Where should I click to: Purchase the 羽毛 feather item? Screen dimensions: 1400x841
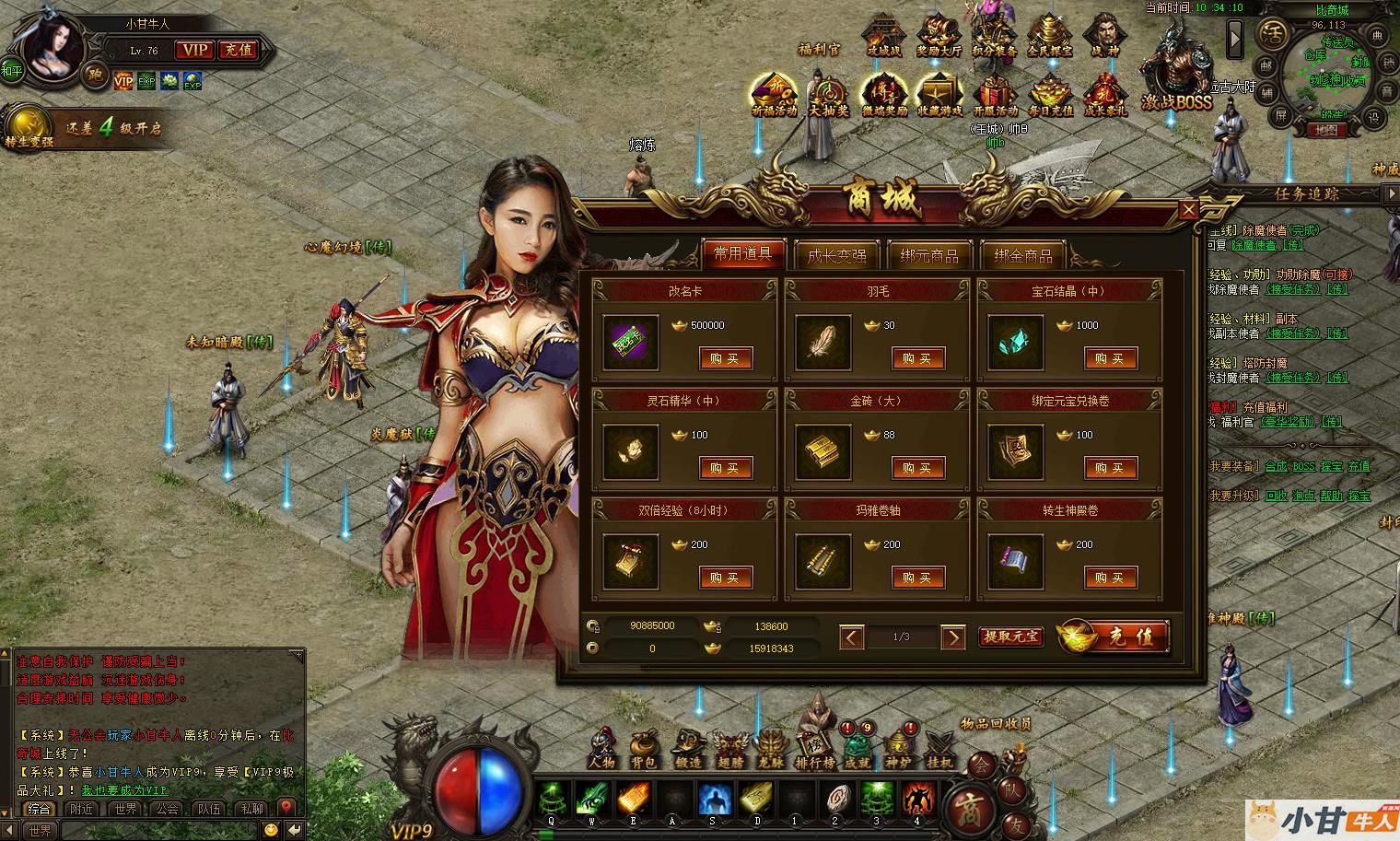pos(917,358)
